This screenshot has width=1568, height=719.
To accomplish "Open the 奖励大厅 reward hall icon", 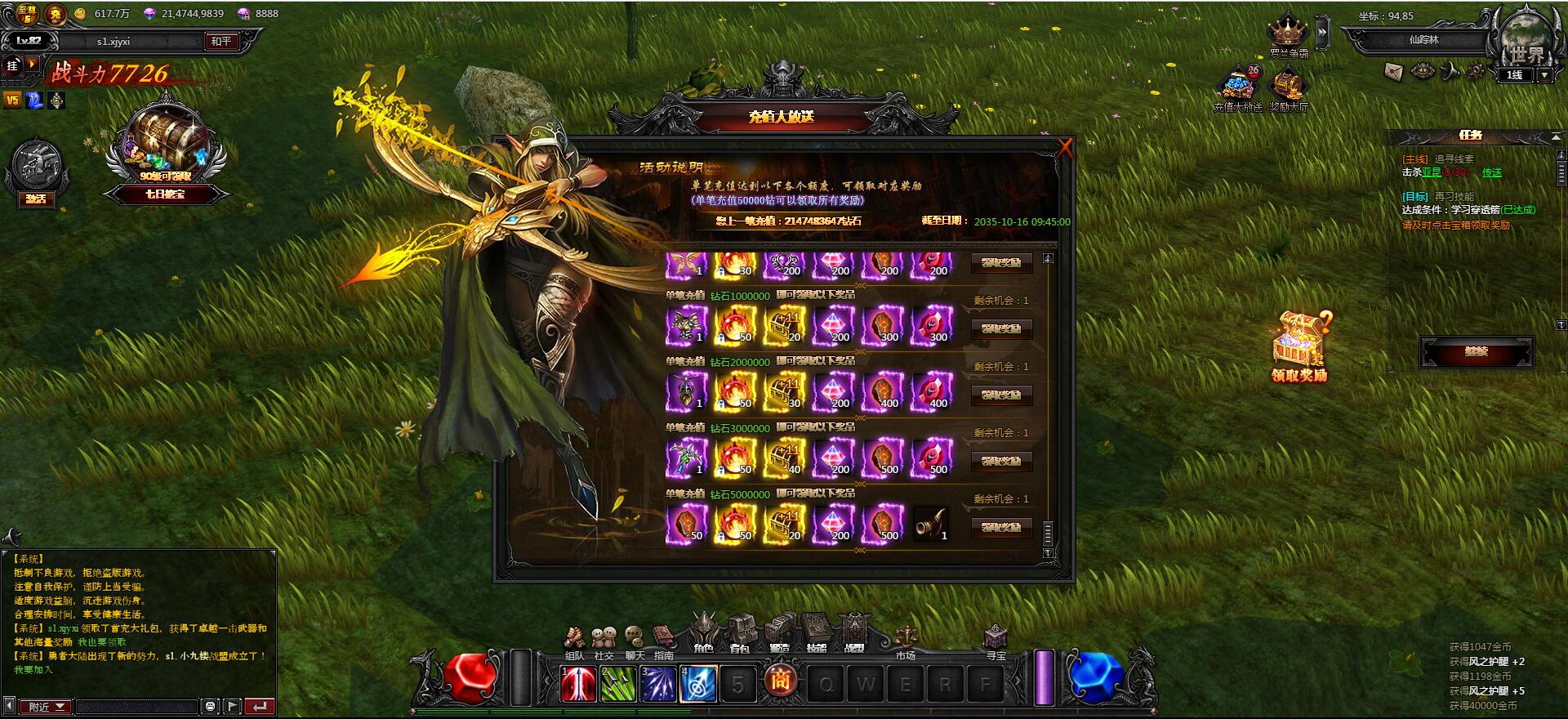I will point(1286,86).
